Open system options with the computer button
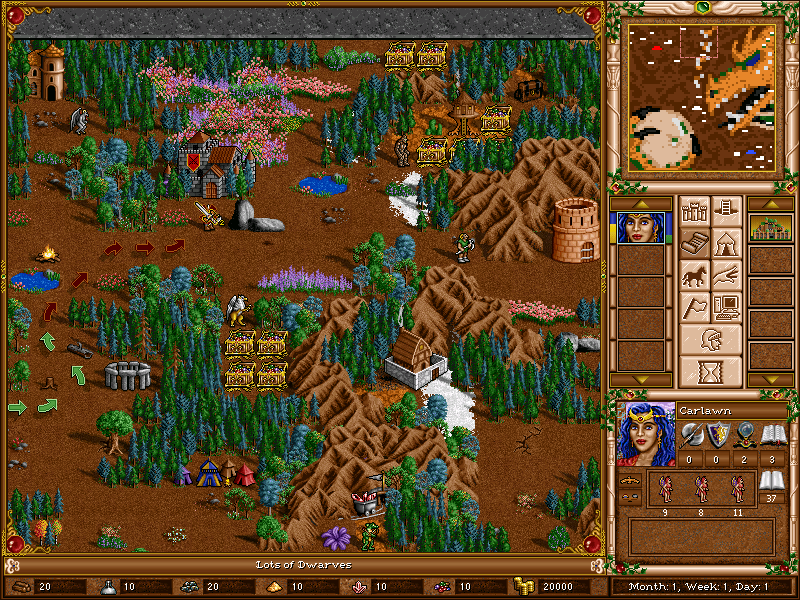 727,307
